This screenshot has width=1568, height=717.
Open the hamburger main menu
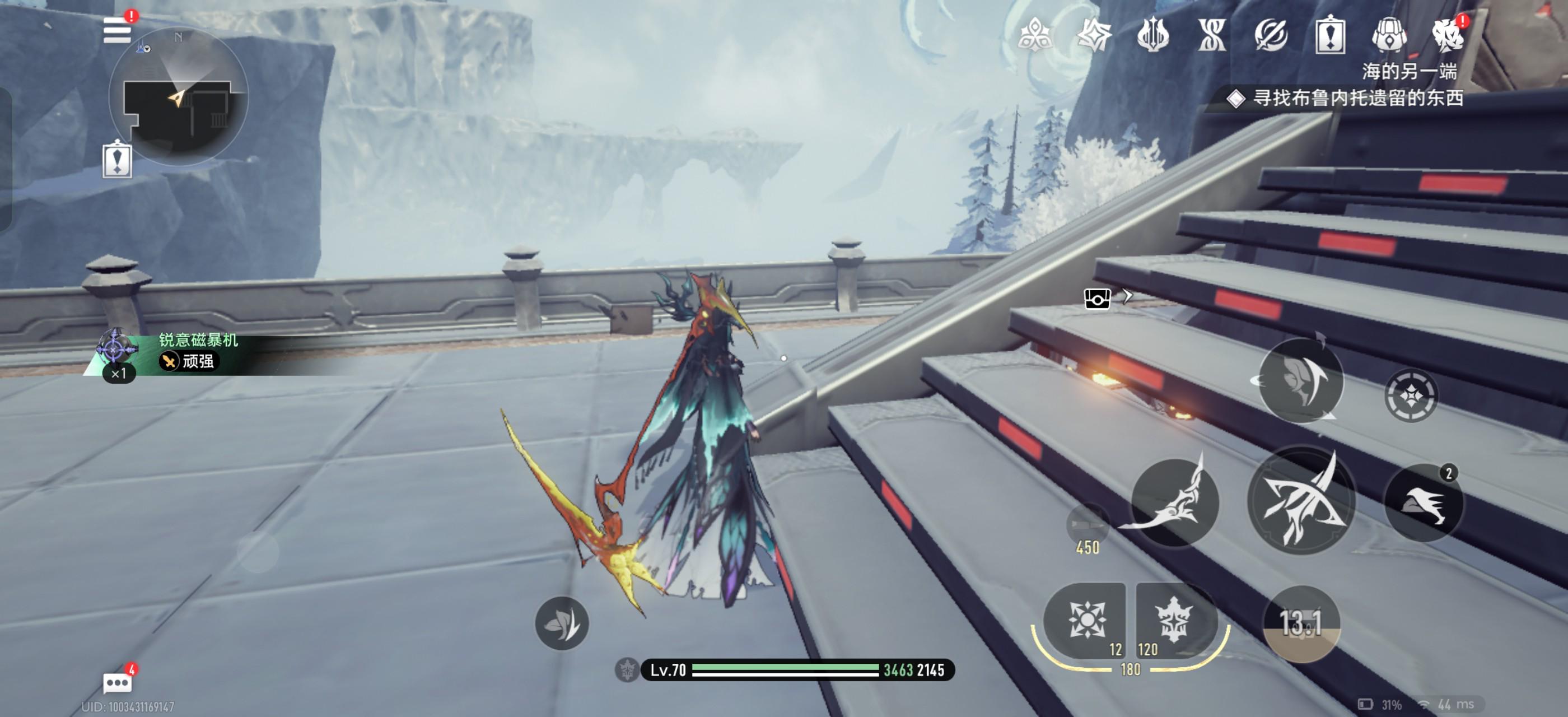coord(117,30)
